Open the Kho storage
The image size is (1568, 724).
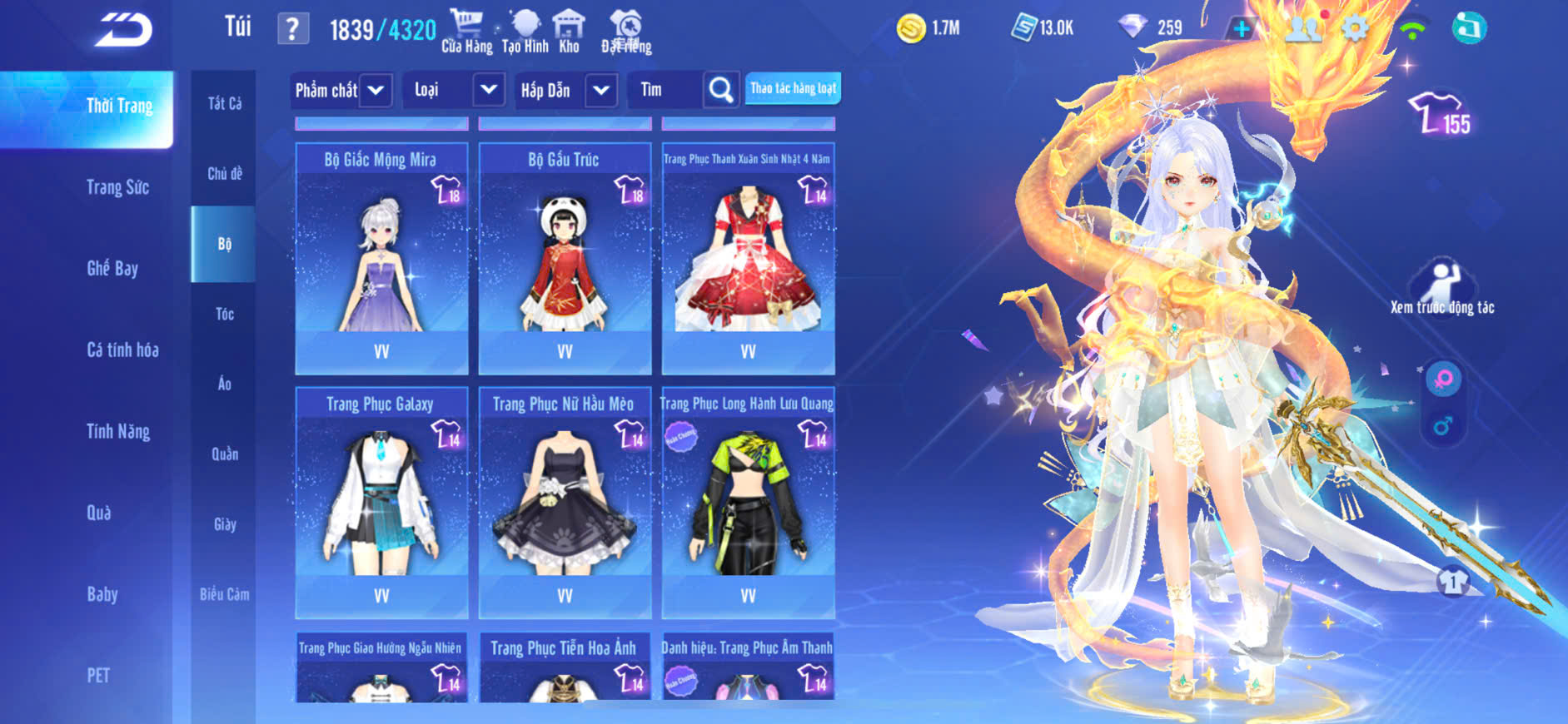(x=569, y=32)
